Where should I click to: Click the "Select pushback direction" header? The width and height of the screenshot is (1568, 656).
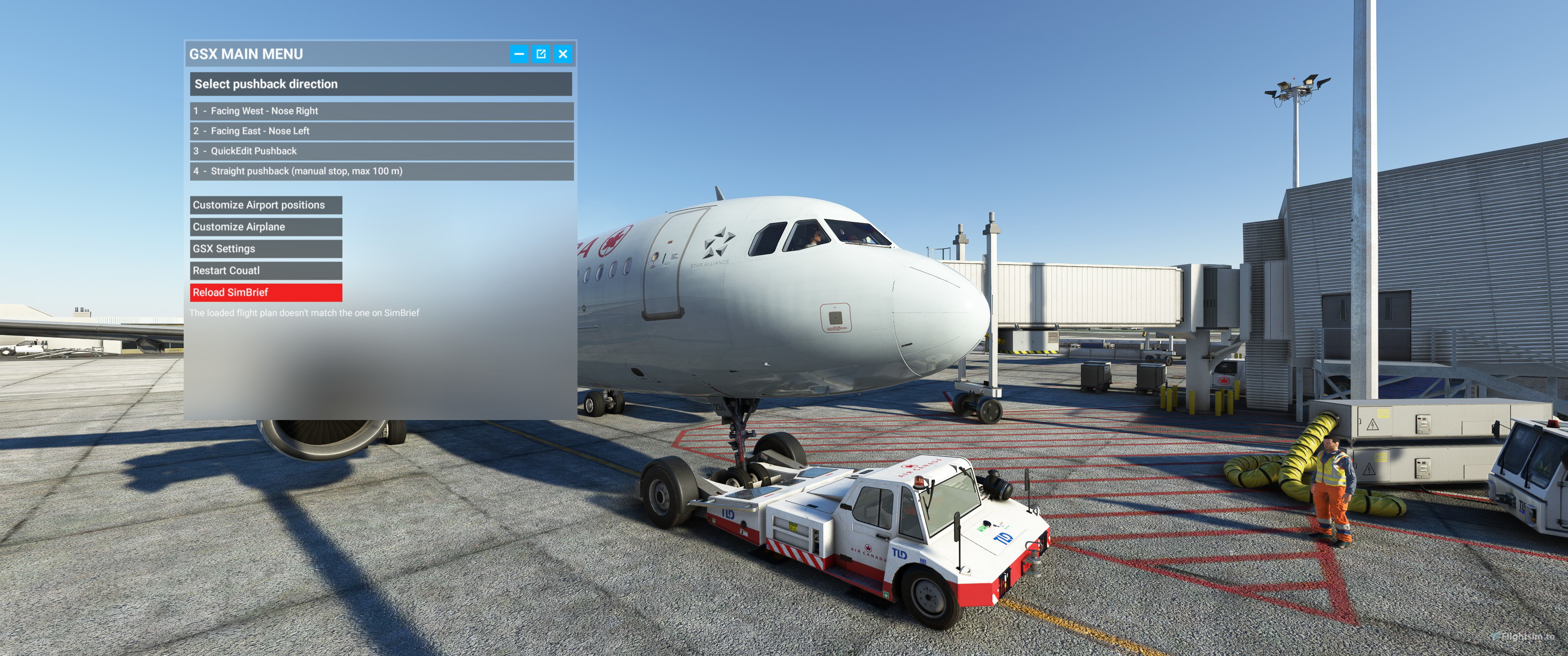381,84
